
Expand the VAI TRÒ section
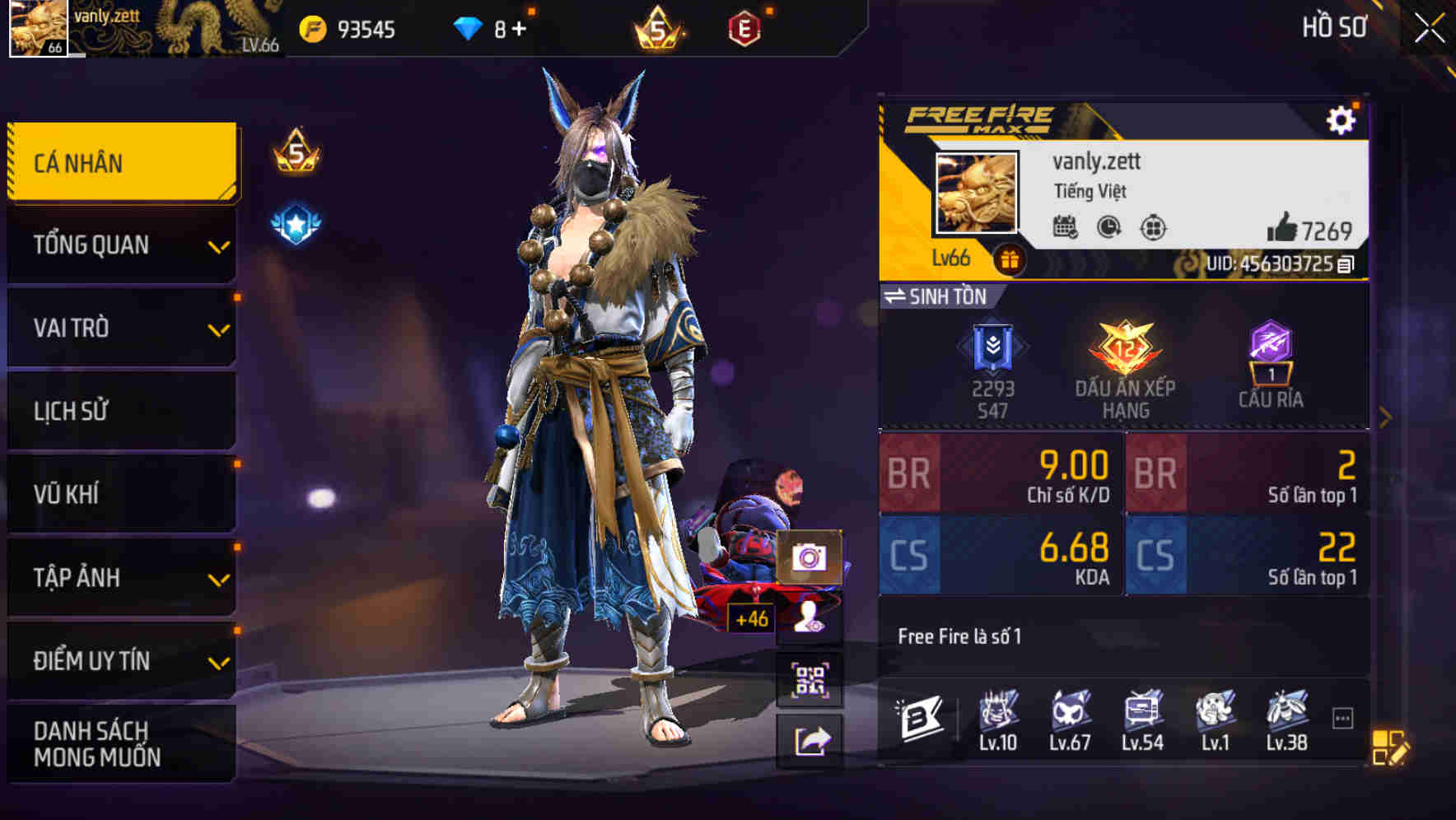click(x=120, y=328)
